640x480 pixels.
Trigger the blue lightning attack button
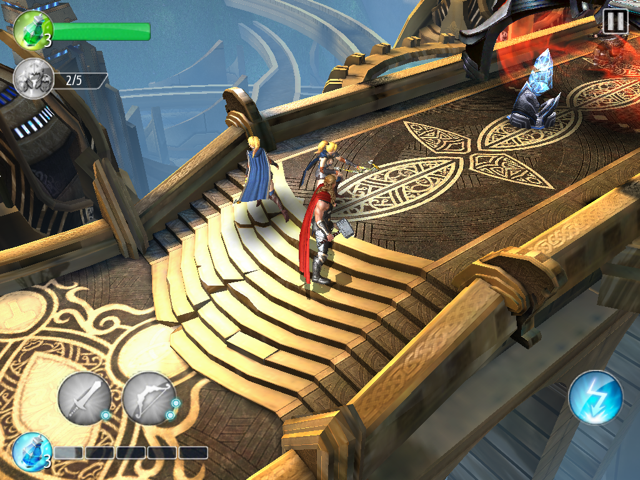[595, 398]
